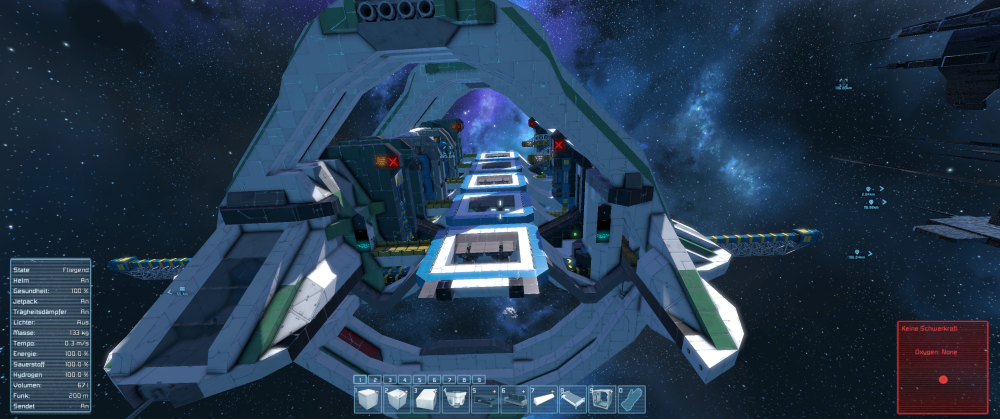Image resolution: width=1000 pixels, height=419 pixels.
Task: Open toolbar page 2
Action: click(373, 380)
